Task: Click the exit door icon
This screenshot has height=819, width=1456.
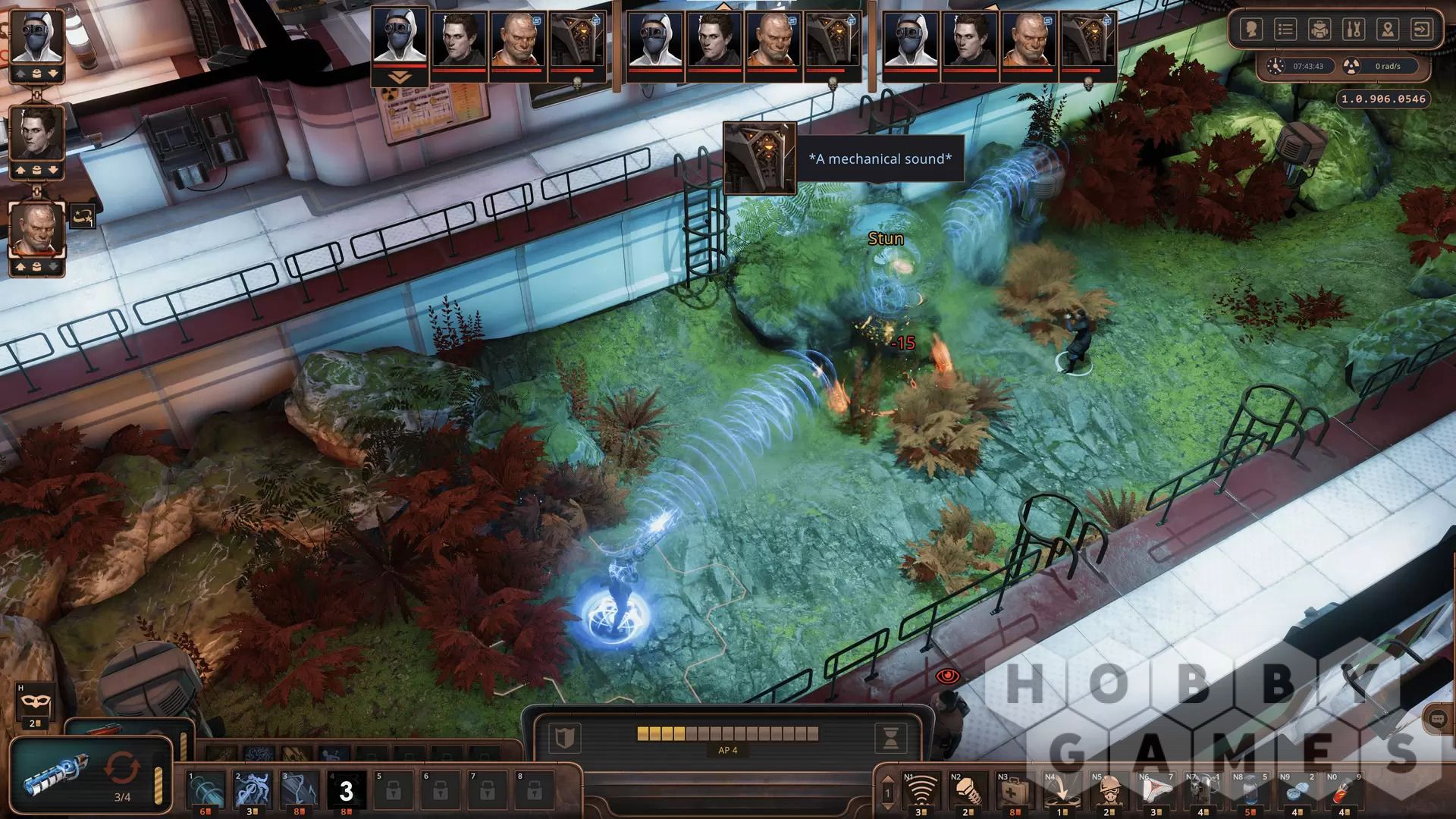Action: [x=1422, y=30]
